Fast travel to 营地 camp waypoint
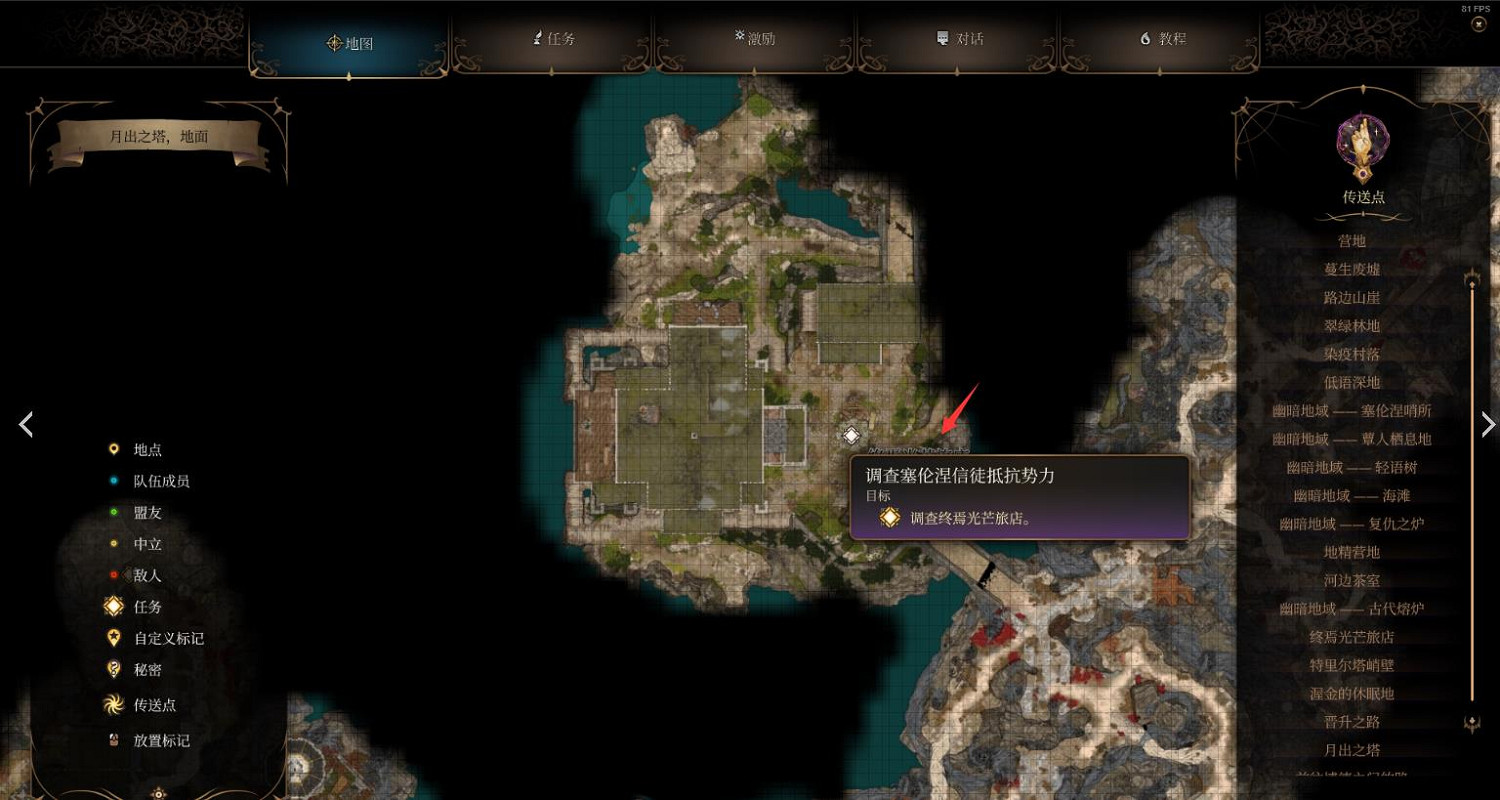 point(1350,240)
